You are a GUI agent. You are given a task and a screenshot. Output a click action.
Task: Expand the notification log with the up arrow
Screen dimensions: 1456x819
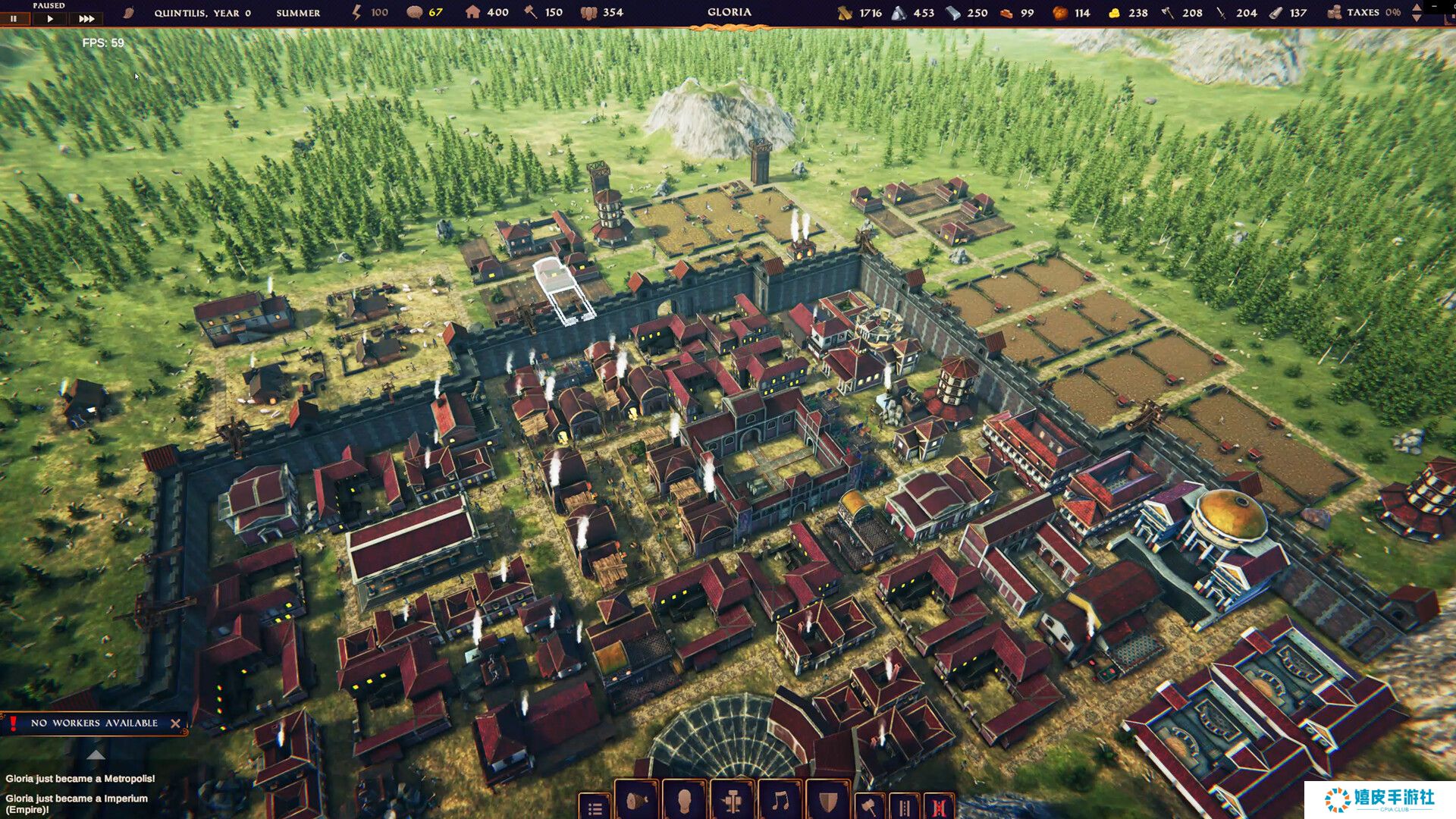tap(96, 755)
